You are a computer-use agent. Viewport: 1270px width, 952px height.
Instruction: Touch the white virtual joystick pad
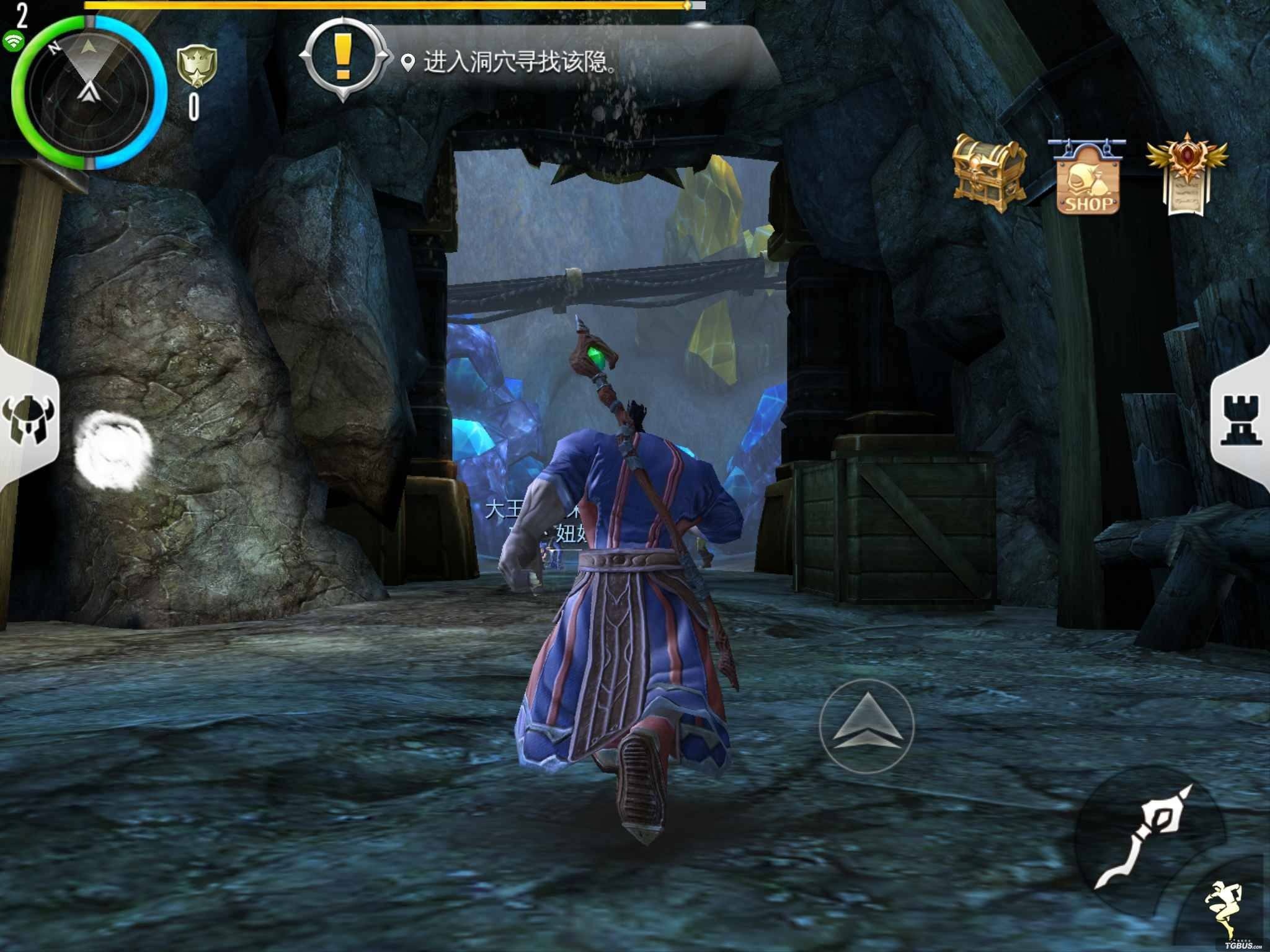[112, 450]
